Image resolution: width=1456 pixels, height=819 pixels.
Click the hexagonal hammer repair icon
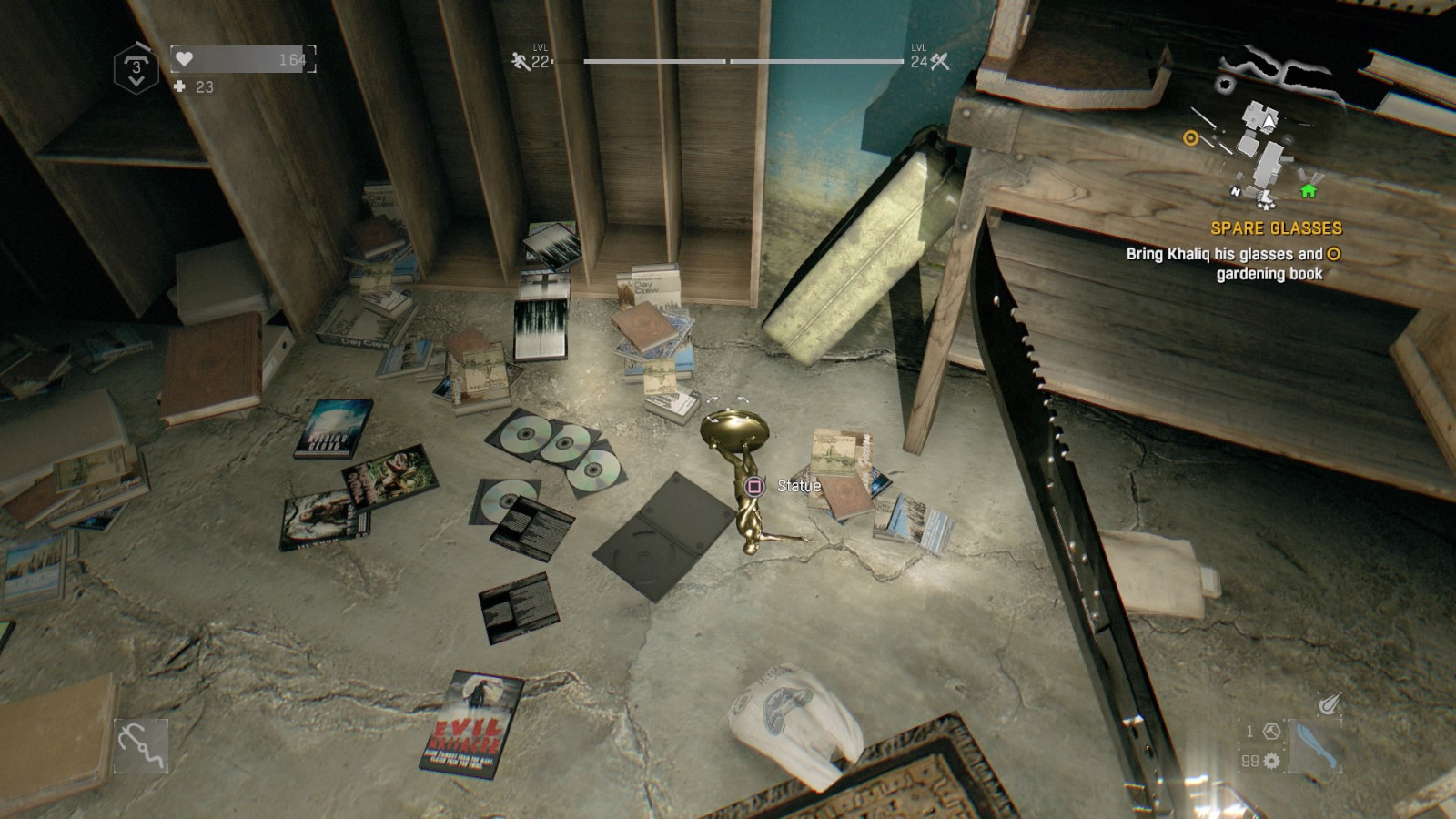tap(1271, 731)
